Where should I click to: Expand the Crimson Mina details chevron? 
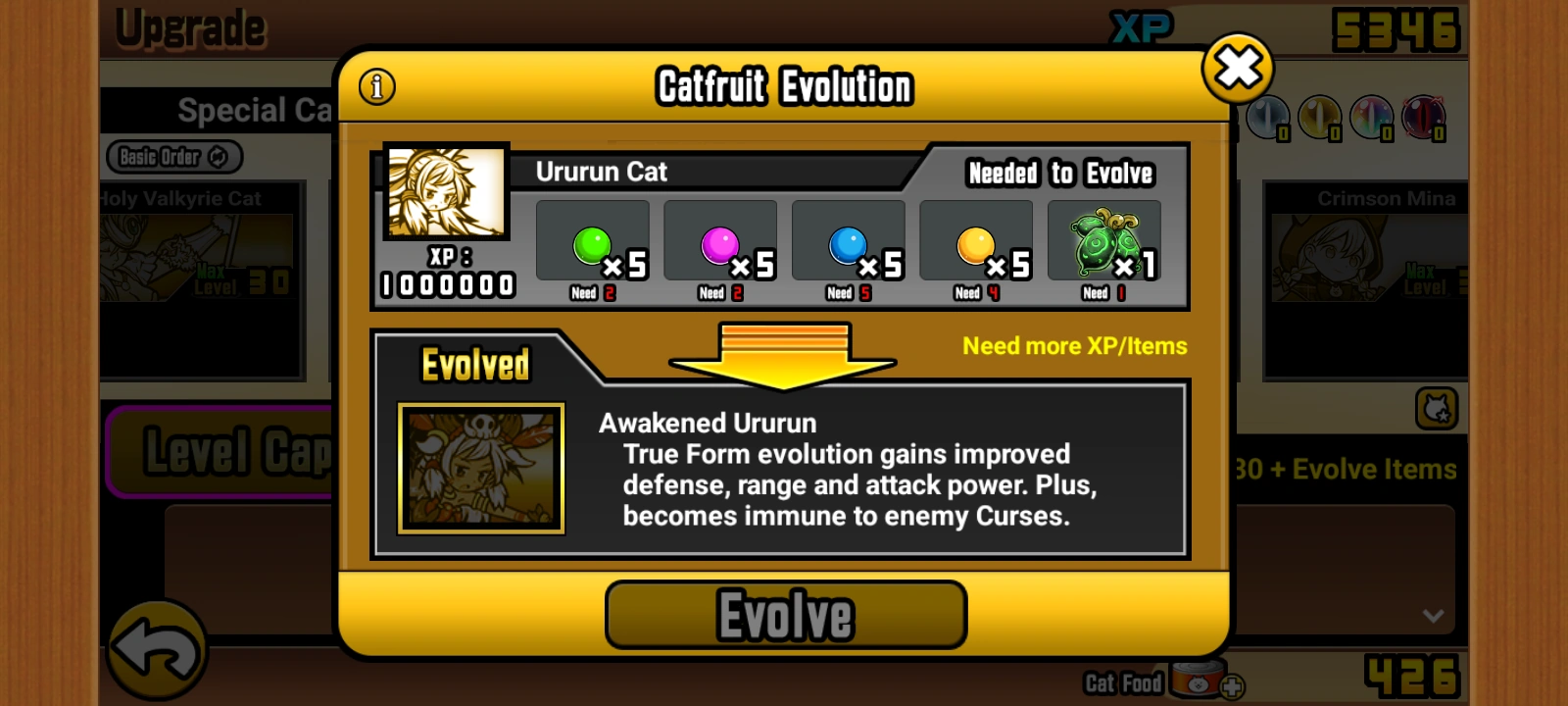1434,617
